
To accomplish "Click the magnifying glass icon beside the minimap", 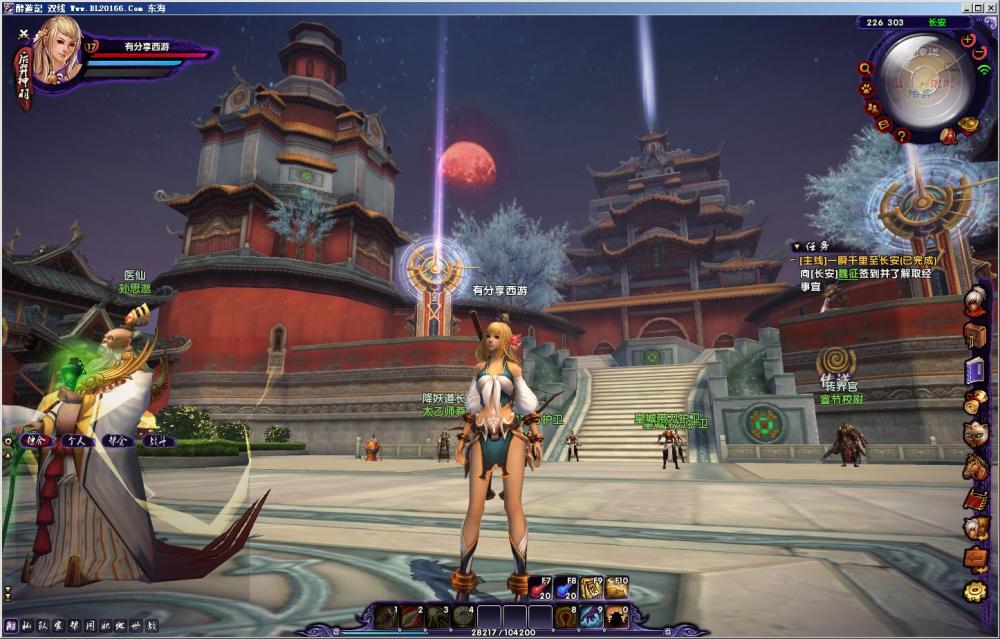I will coord(865,68).
